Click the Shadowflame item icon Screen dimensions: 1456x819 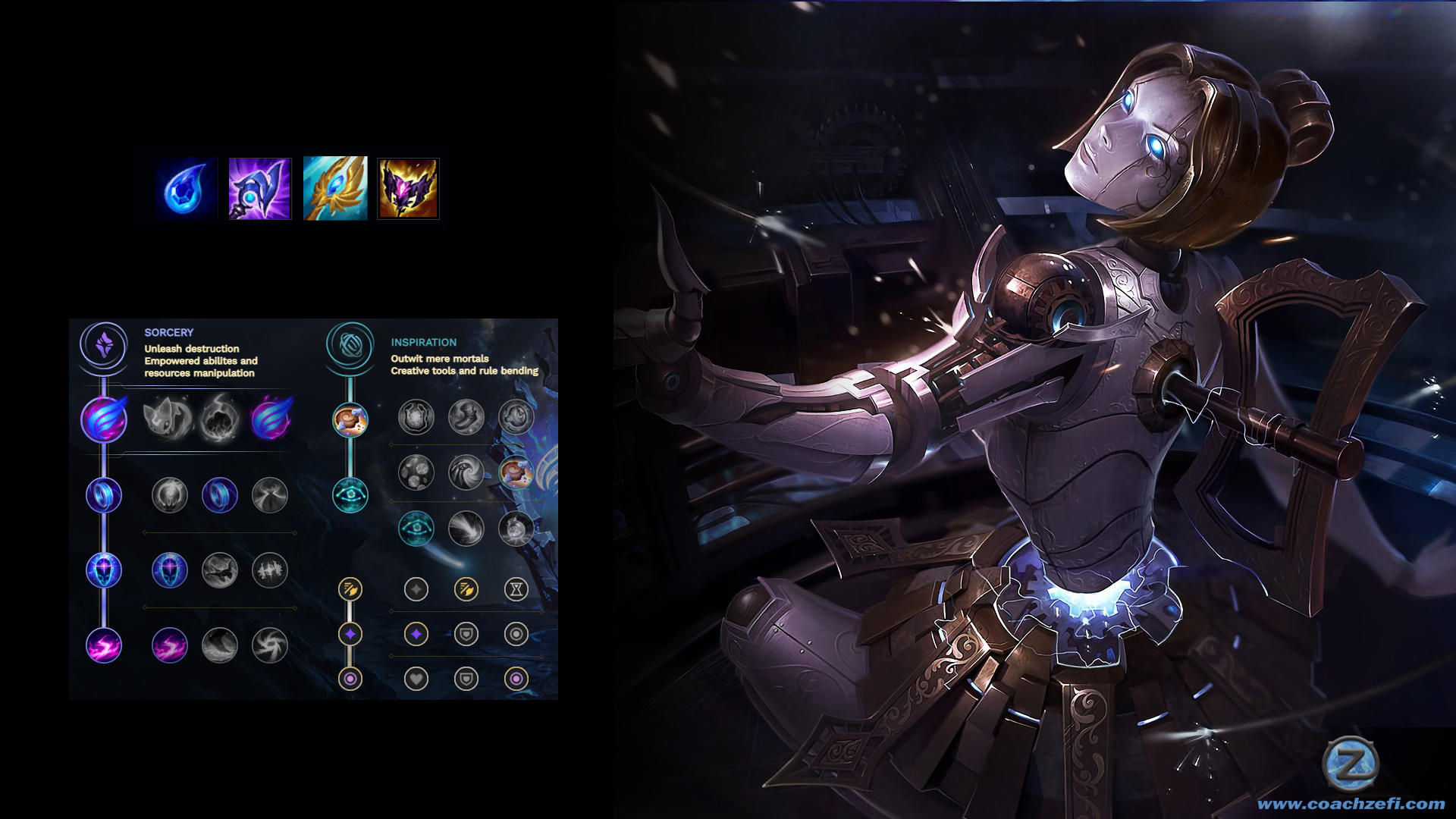pos(409,189)
